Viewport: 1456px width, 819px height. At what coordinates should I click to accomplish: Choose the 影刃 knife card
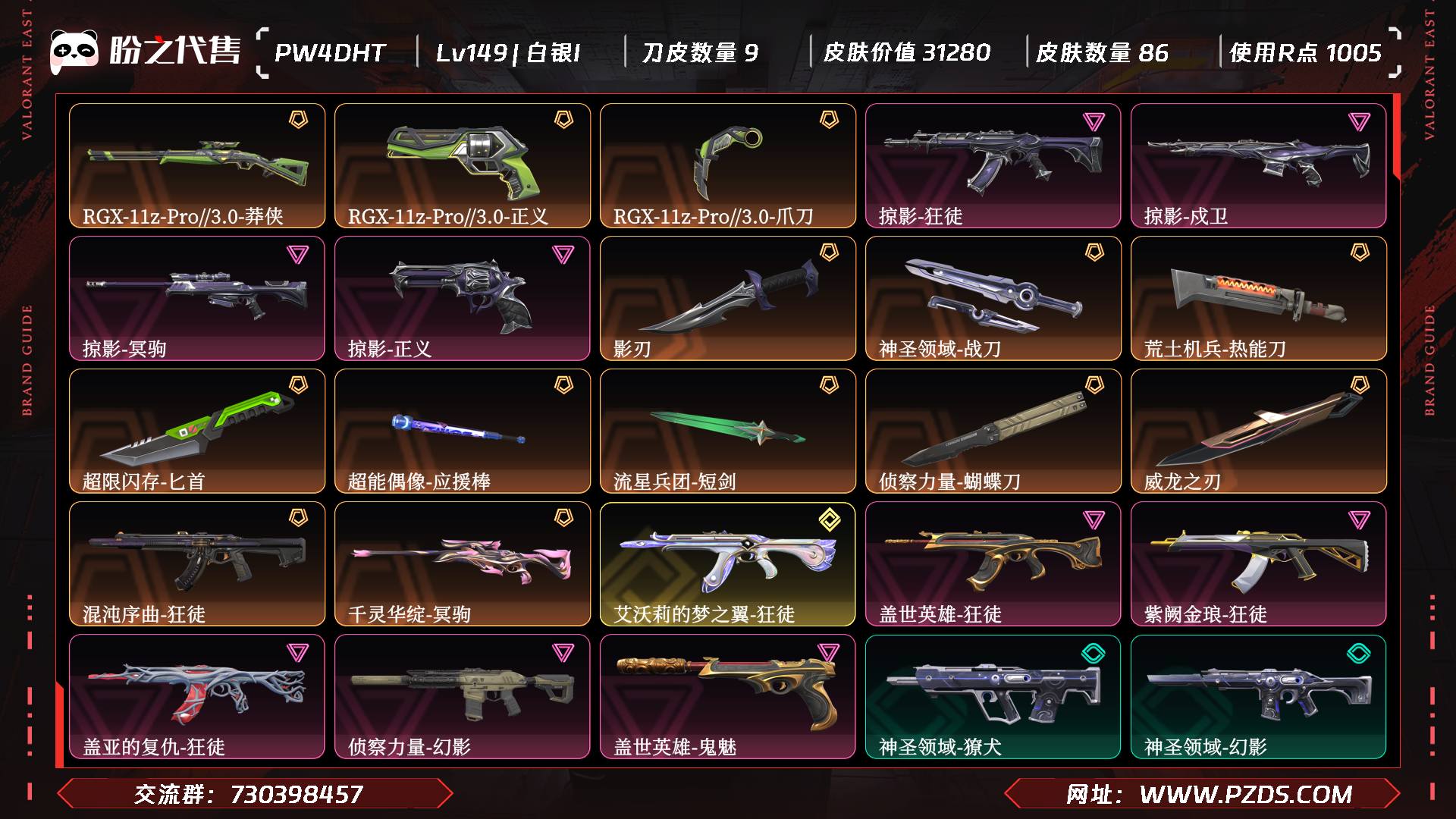728,298
